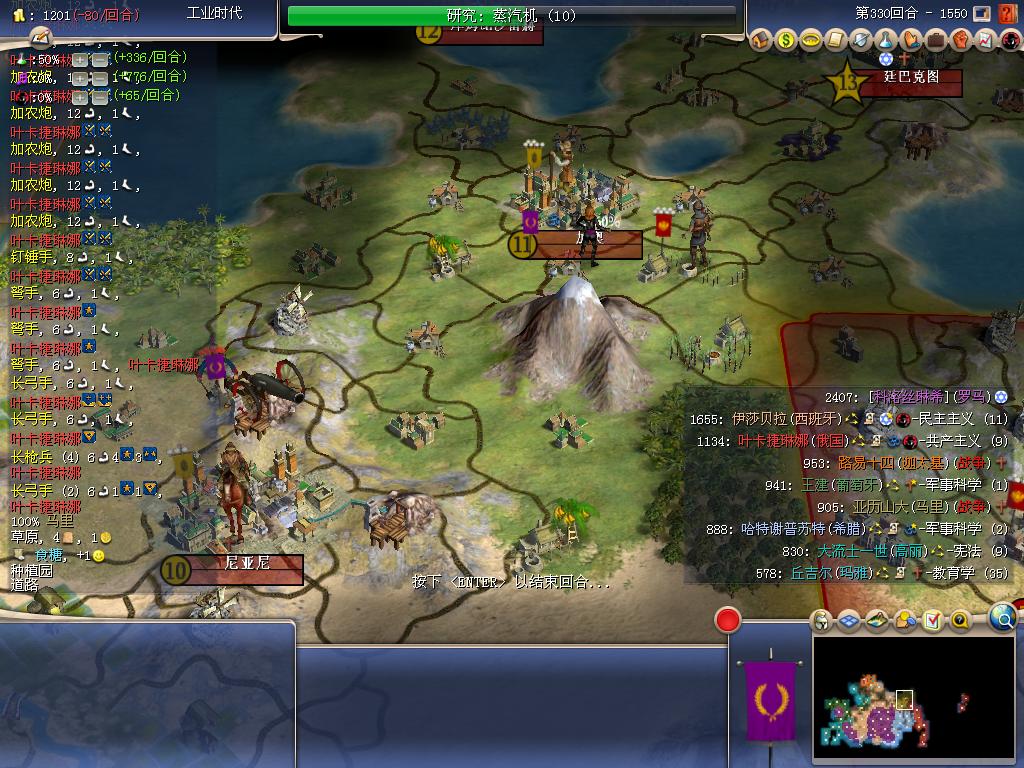This screenshot has height=768, width=1024.
Task: Open the domestic advisor house icon
Action: tap(761, 40)
